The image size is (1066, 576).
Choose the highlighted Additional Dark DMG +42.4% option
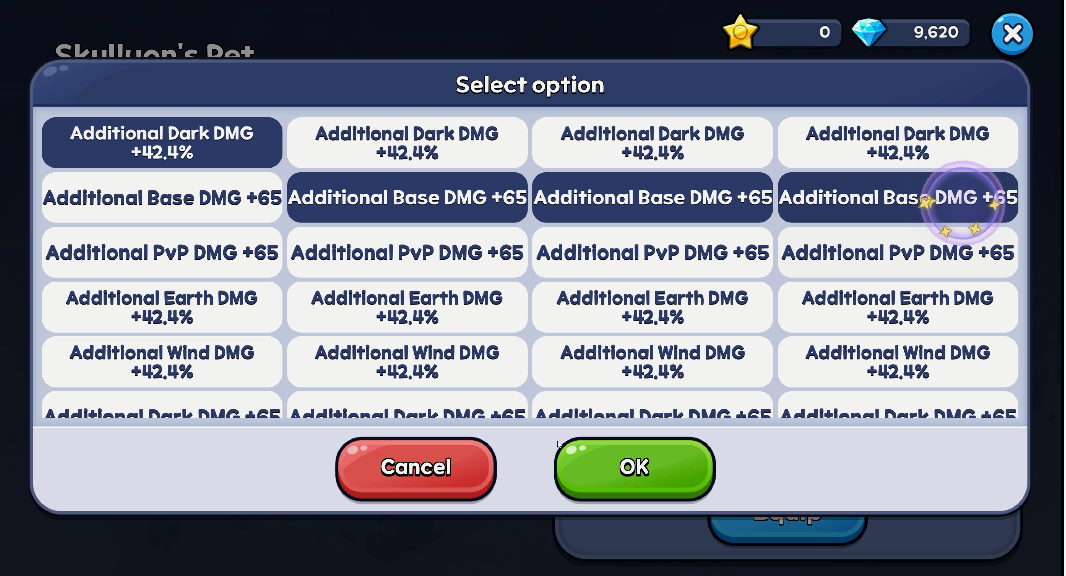coord(162,143)
